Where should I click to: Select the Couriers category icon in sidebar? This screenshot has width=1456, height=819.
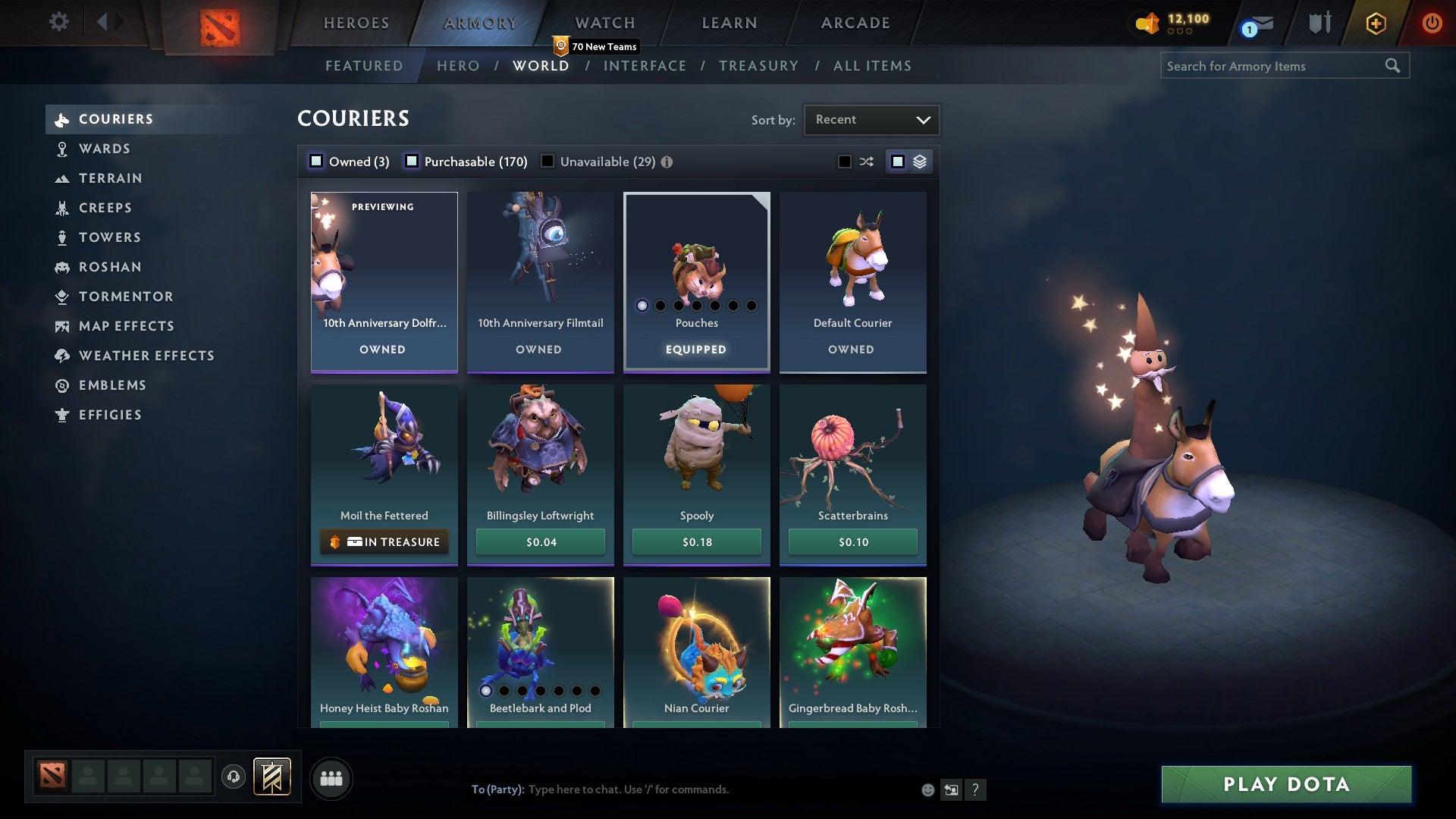pos(62,119)
